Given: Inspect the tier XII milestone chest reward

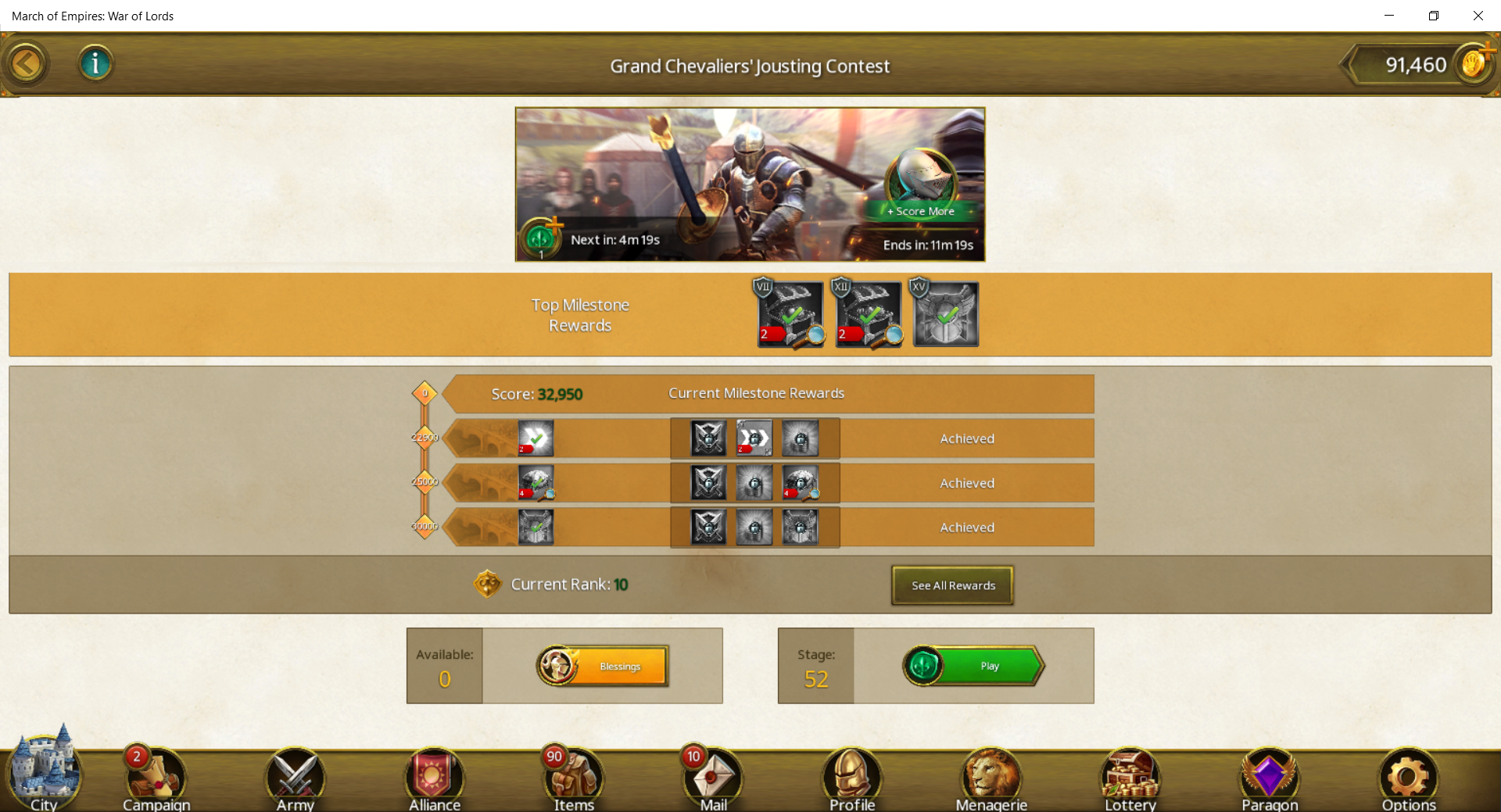Looking at the screenshot, I should coord(869,314).
